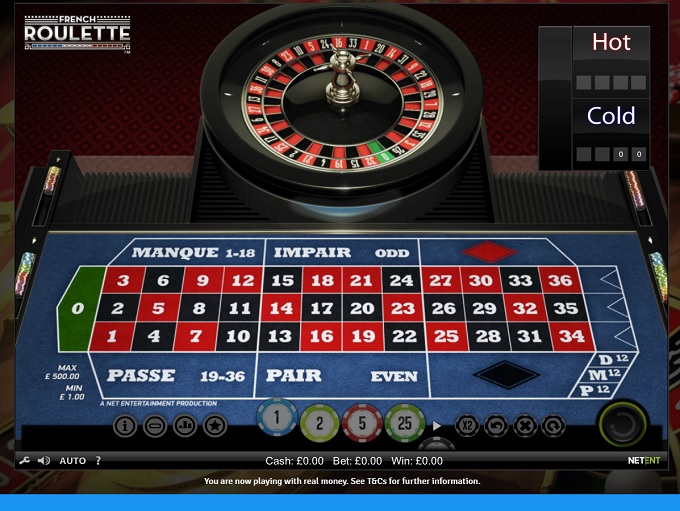Screen dimensions: 680x511
Task: Select the 25 value chip
Action: tap(405, 423)
